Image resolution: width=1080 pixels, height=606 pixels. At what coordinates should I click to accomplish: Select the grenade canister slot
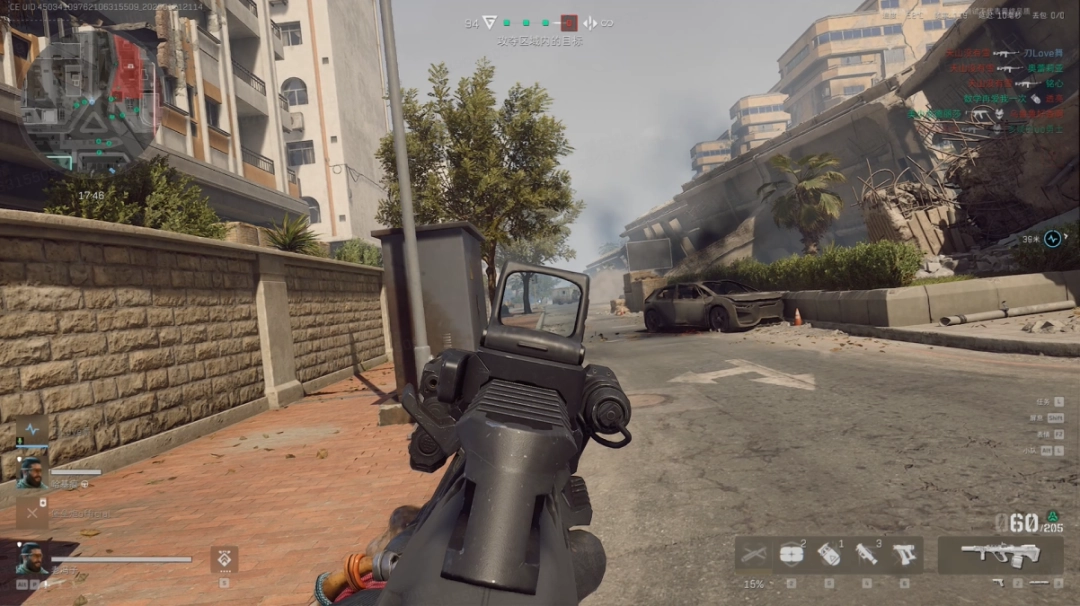tap(828, 554)
